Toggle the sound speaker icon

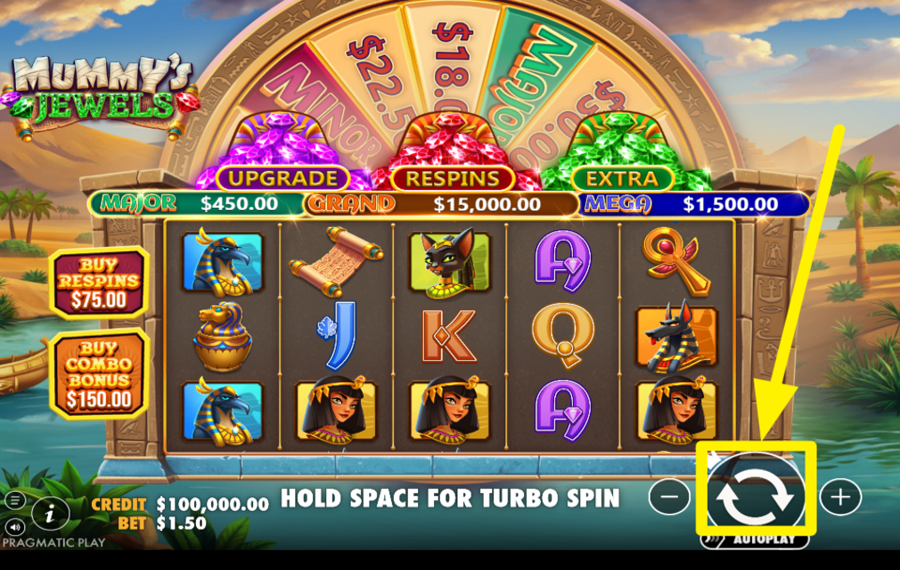click(16, 526)
